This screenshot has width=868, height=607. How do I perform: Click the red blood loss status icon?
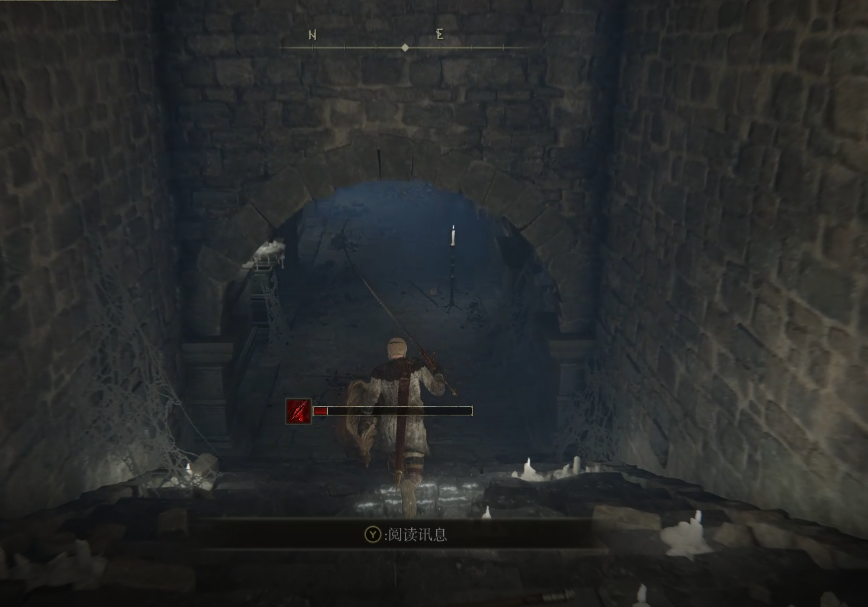coord(298,411)
